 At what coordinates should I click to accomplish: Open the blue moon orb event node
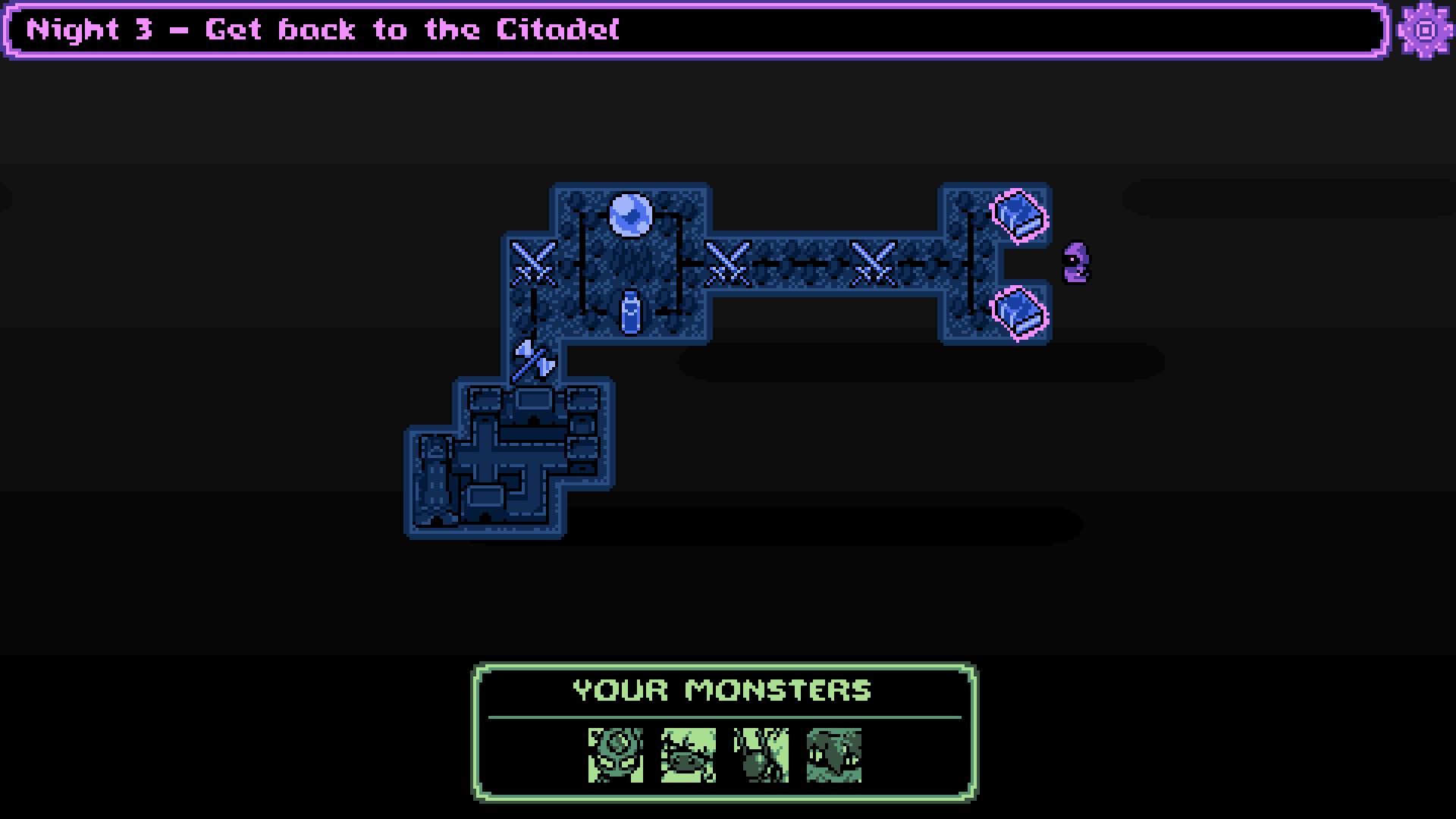(632, 215)
